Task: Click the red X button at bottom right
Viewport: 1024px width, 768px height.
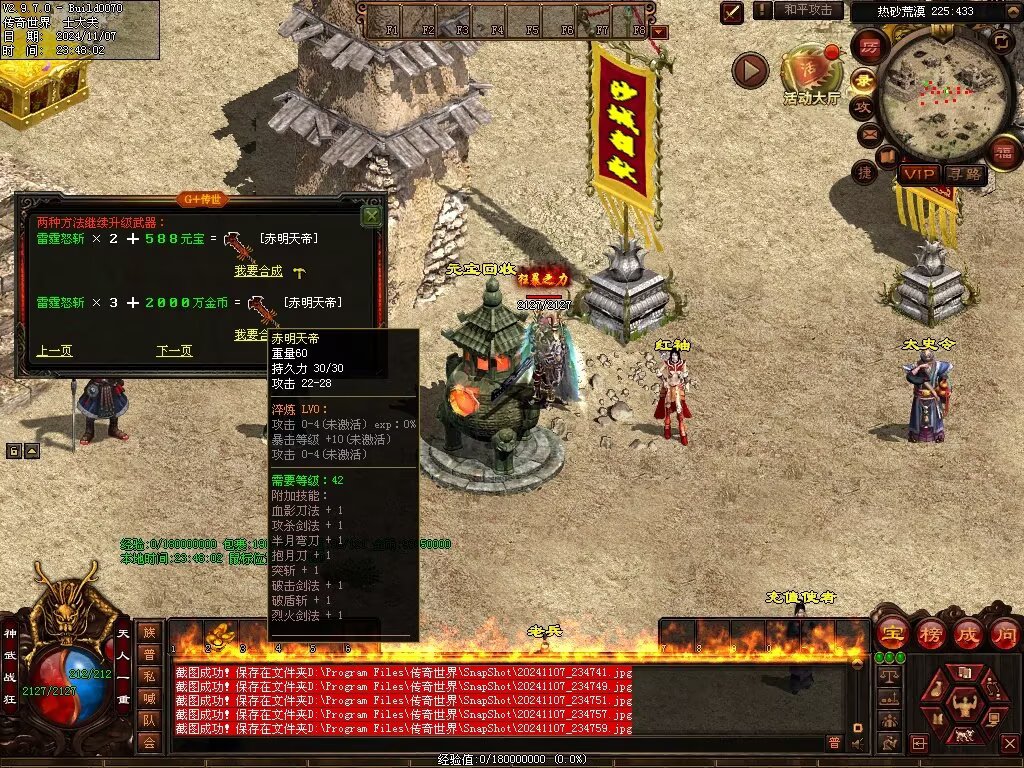Action: point(1008,743)
